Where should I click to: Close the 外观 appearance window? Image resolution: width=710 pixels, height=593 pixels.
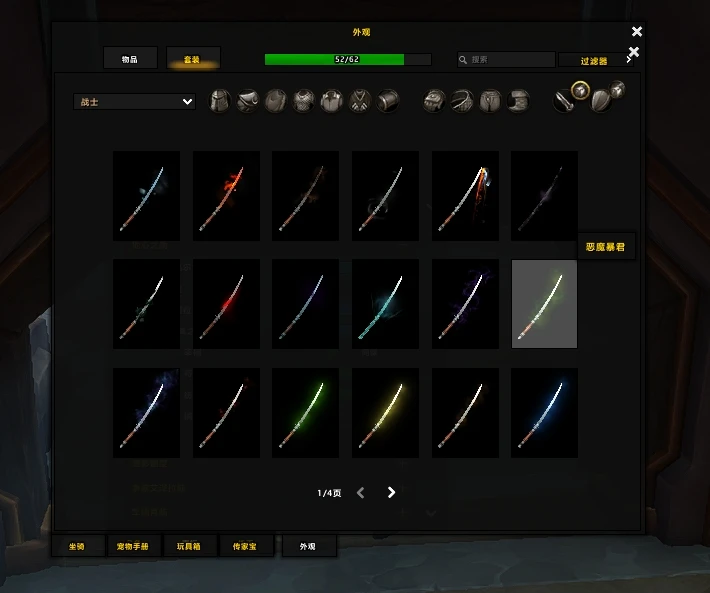tap(637, 32)
